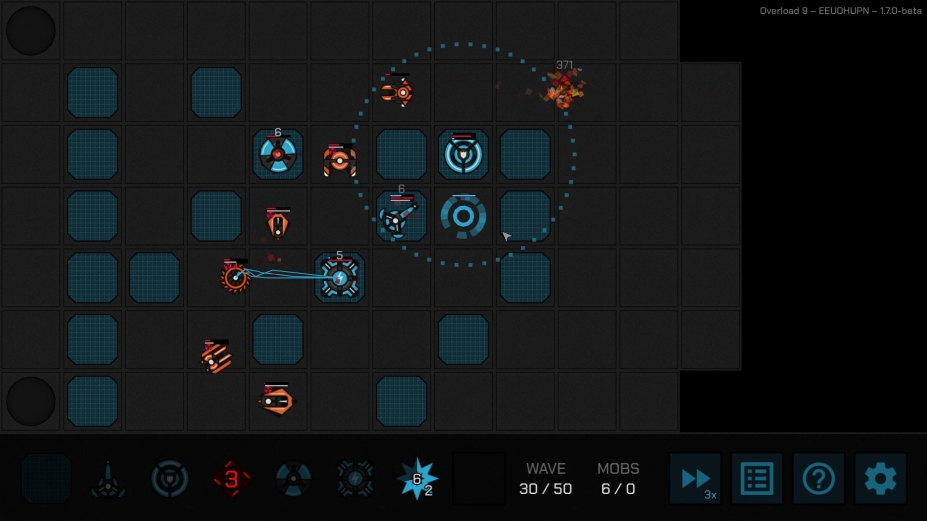The image size is (927, 521).
Task: Open the help question mark button
Action: (819, 479)
